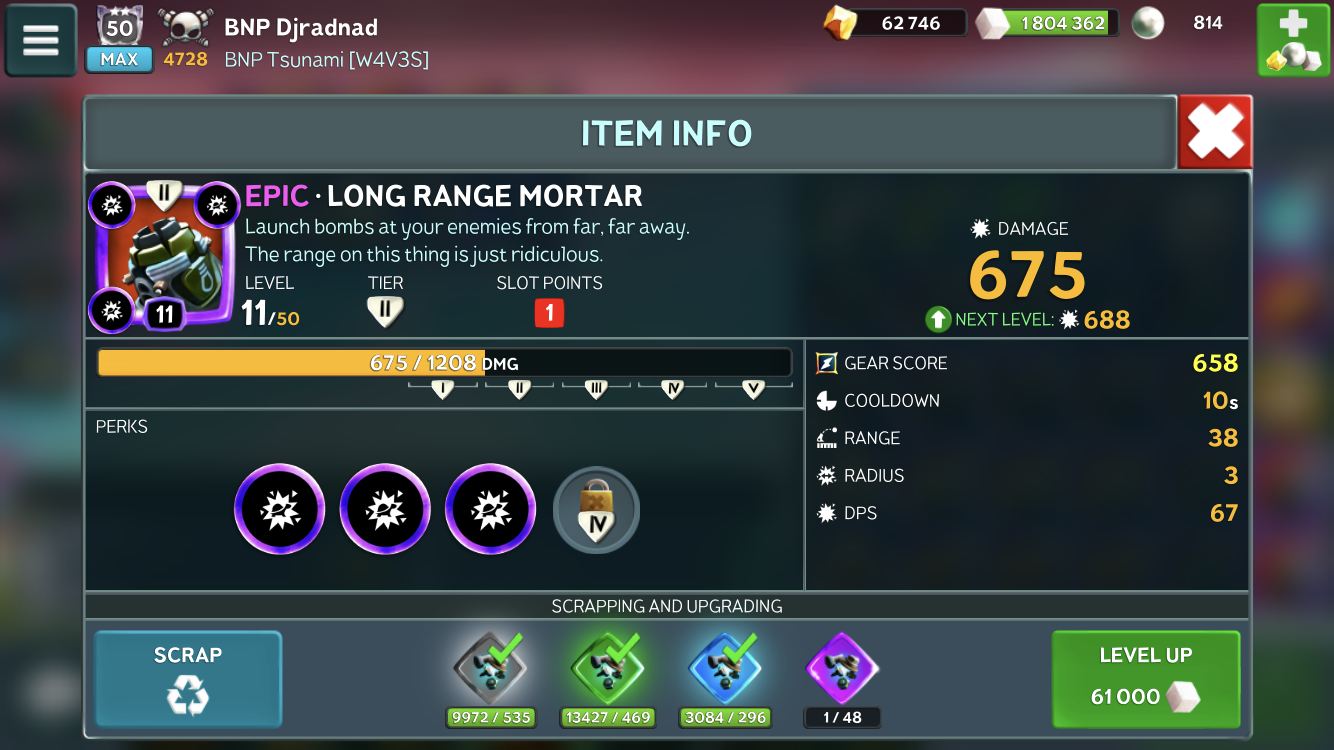Select the grey common mortar duplicate icon
This screenshot has width=1334, height=750.
[490, 669]
